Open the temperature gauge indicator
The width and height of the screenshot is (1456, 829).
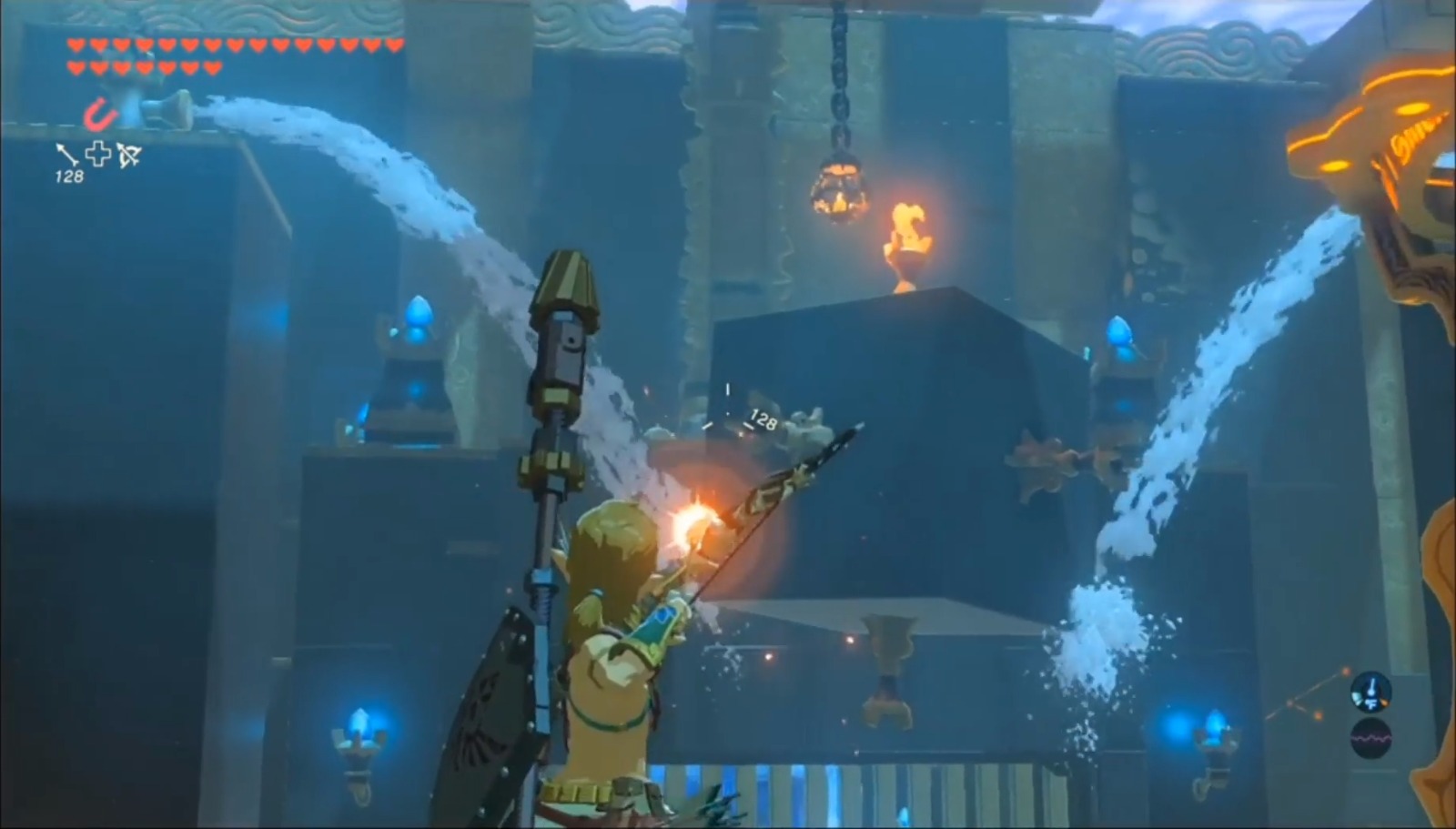[x=1370, y=692]
